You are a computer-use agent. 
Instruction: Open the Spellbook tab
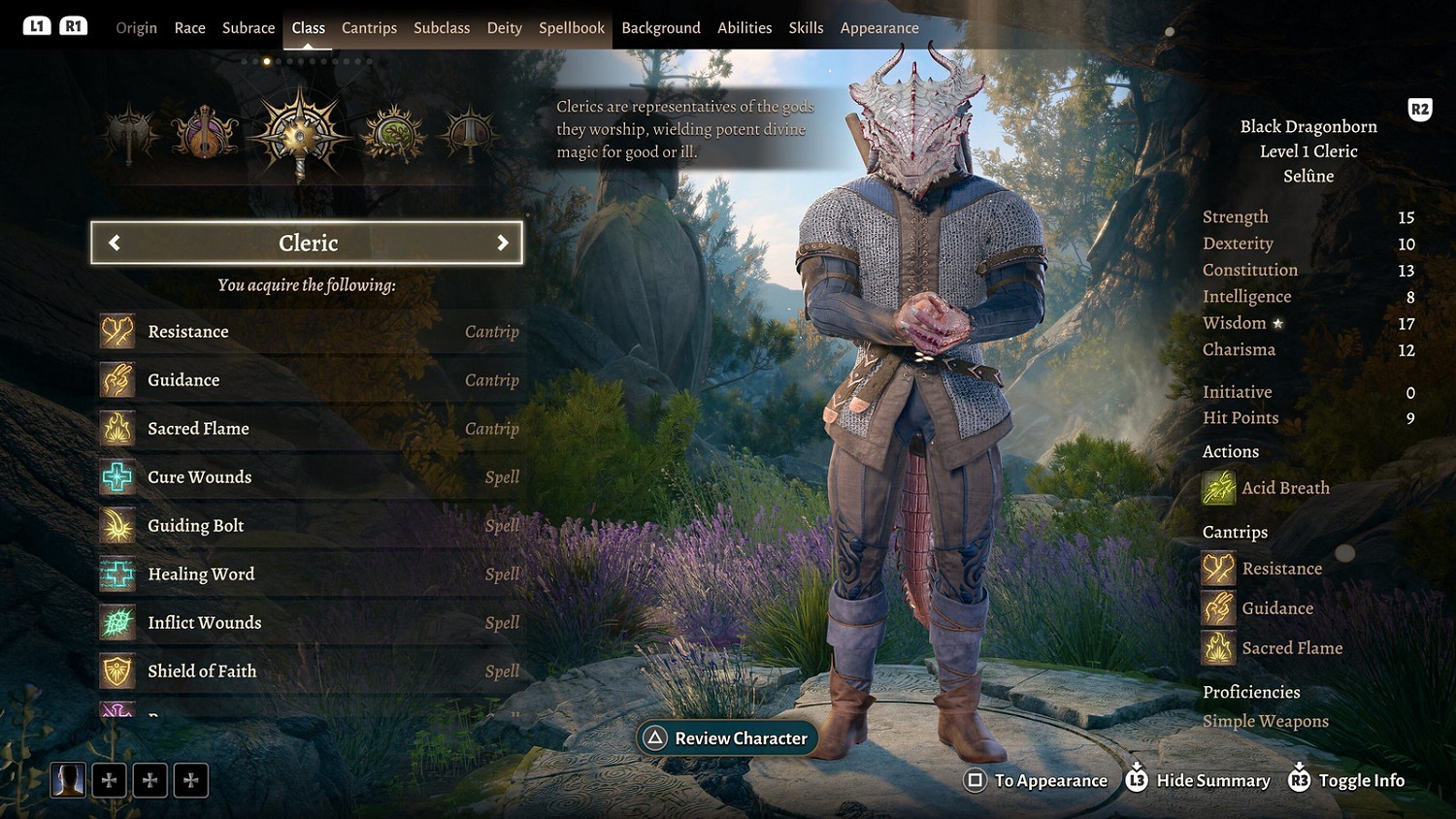(x=572, y=28)
